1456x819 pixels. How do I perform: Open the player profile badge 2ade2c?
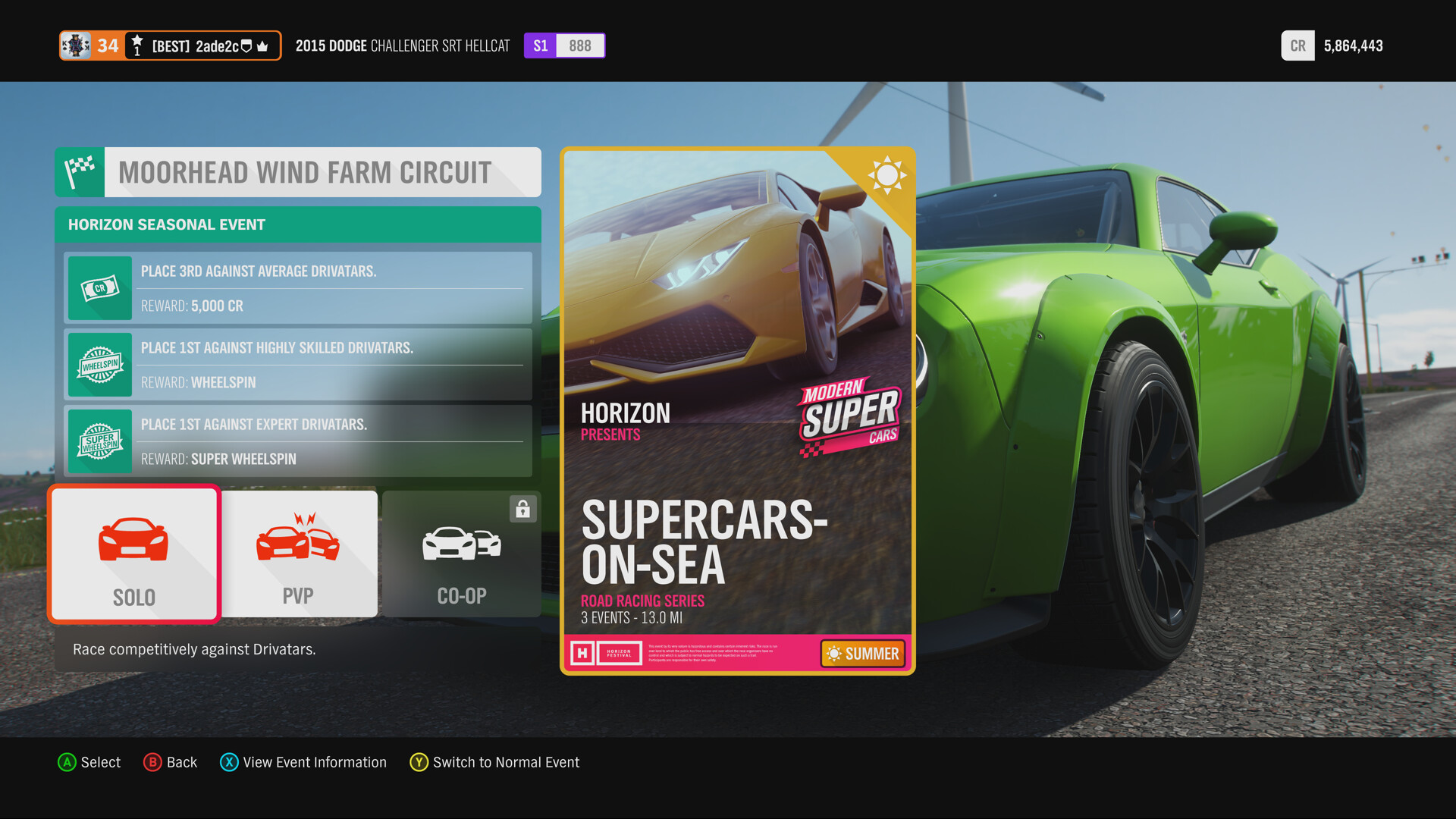pyautogui.click(x=171, y=45)
